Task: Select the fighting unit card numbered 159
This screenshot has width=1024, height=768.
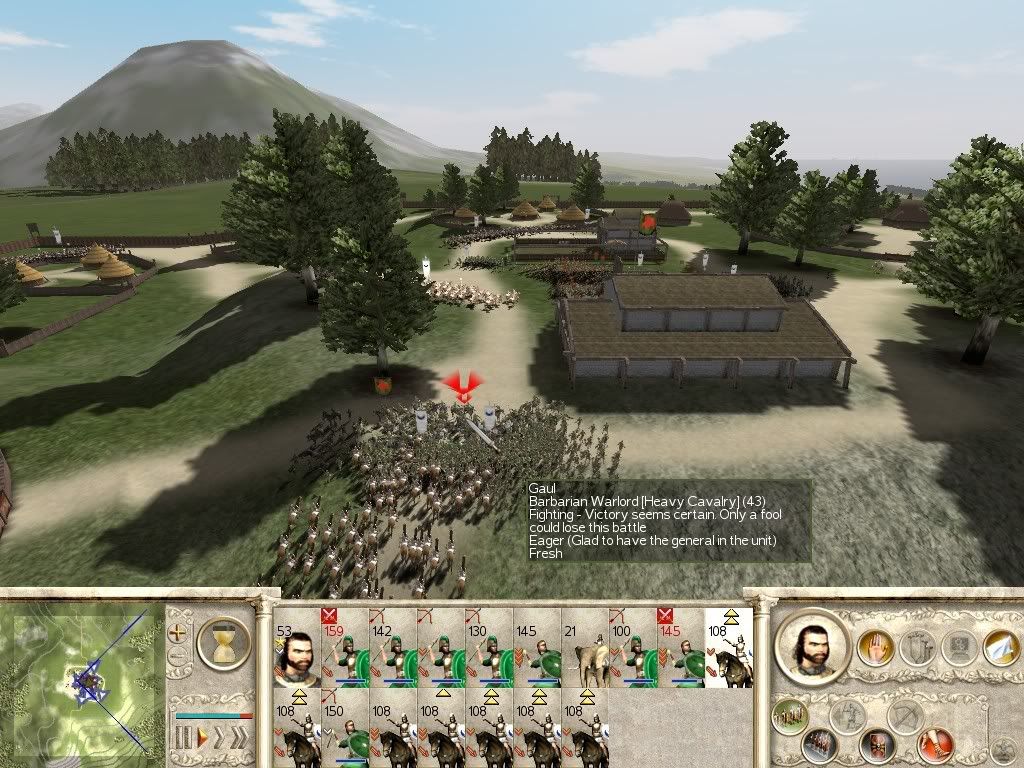Action: 344,648
